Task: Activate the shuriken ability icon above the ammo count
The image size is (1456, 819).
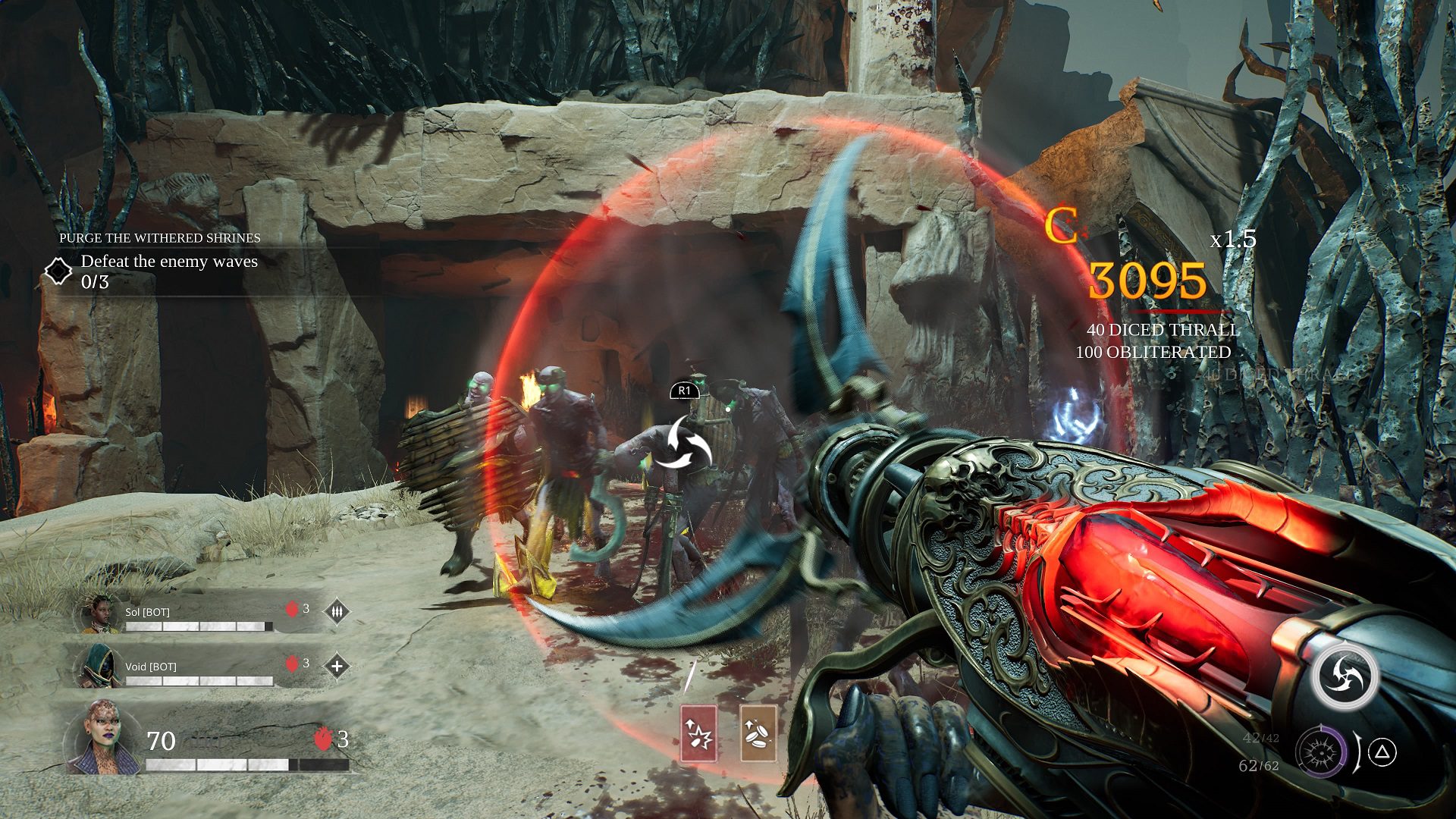Action: 1346,677
